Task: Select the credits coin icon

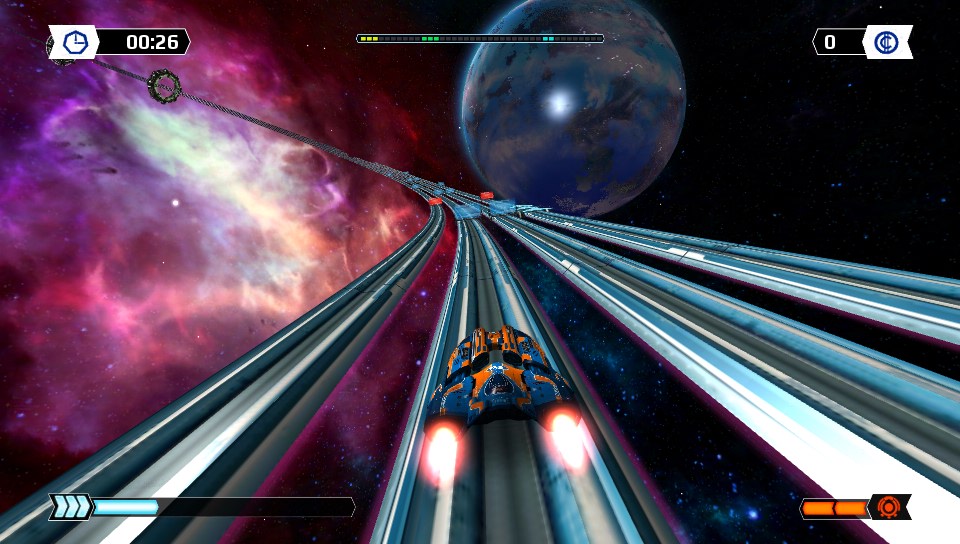Action: (886, 42)
